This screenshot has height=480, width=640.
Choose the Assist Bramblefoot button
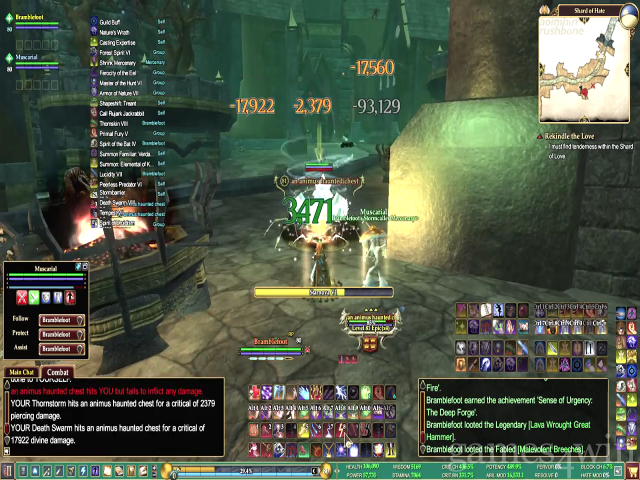point(62,348)
